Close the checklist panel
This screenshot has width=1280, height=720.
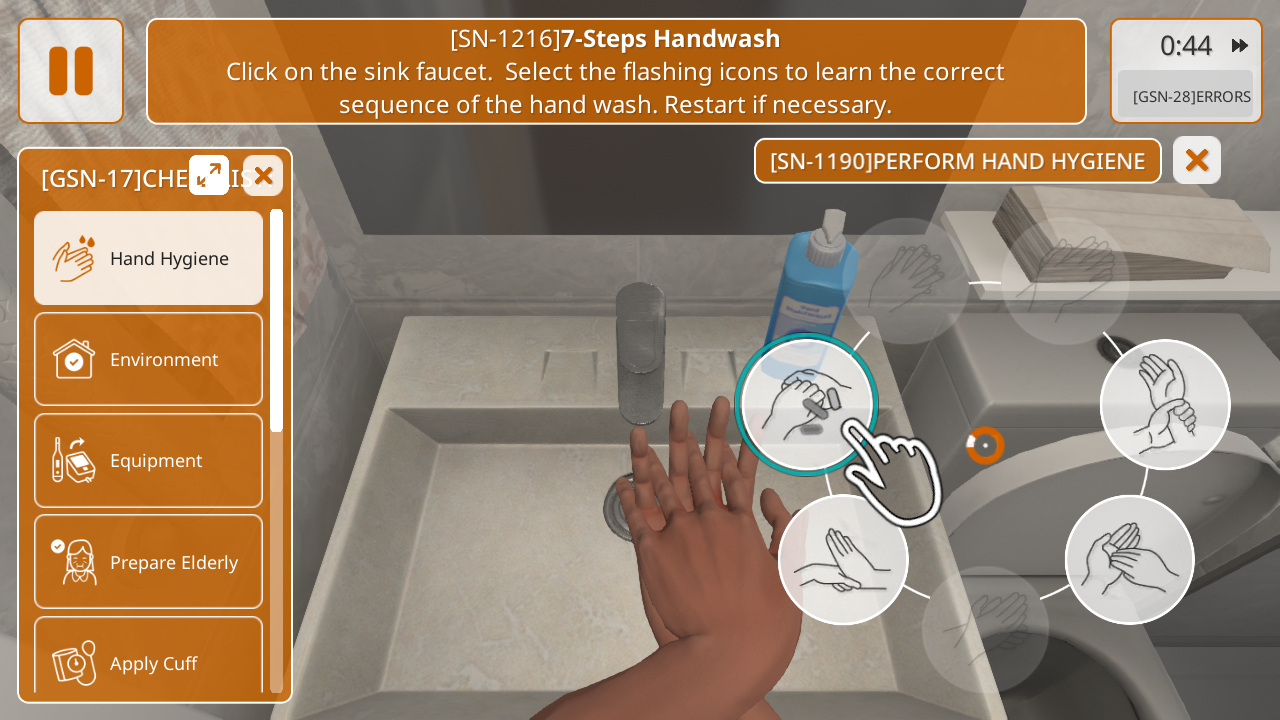(263, 176)
